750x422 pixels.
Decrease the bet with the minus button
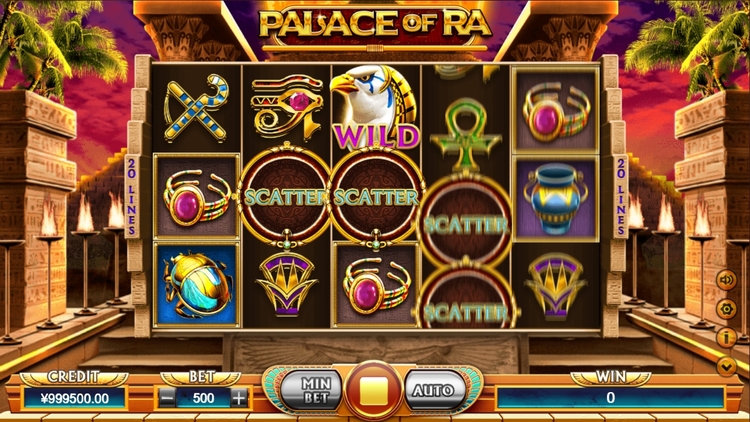coord(168,396)
